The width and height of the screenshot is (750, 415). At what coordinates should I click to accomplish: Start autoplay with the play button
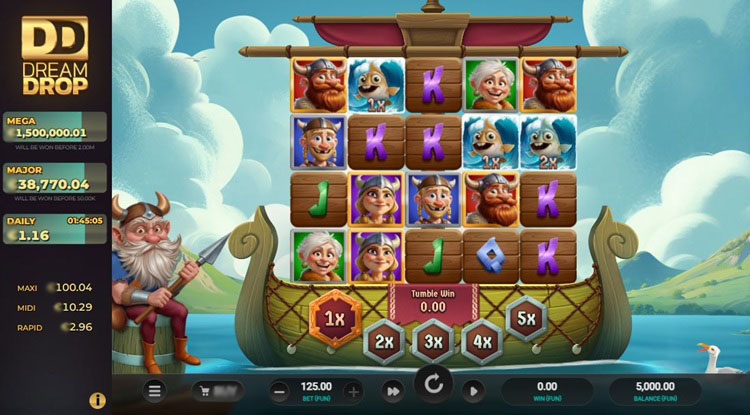(473, 390)
